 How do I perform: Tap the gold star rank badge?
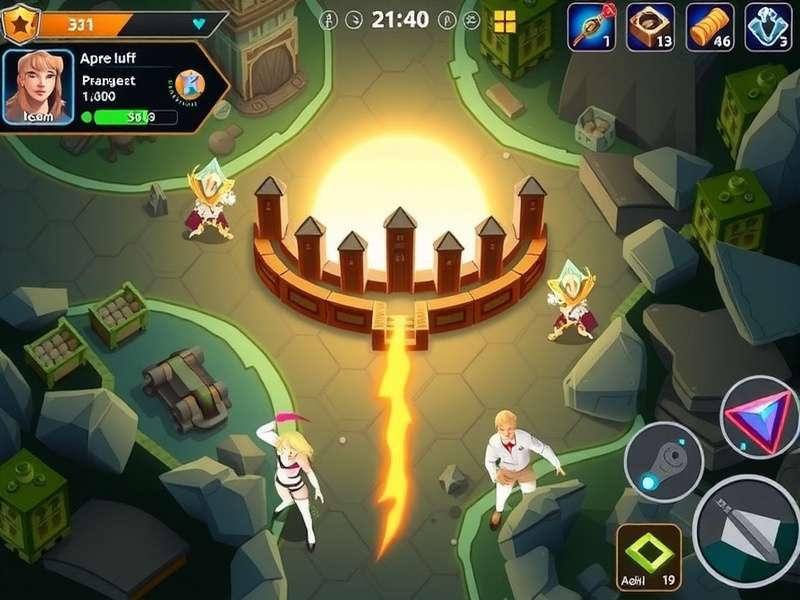click(x=20, y=18)
